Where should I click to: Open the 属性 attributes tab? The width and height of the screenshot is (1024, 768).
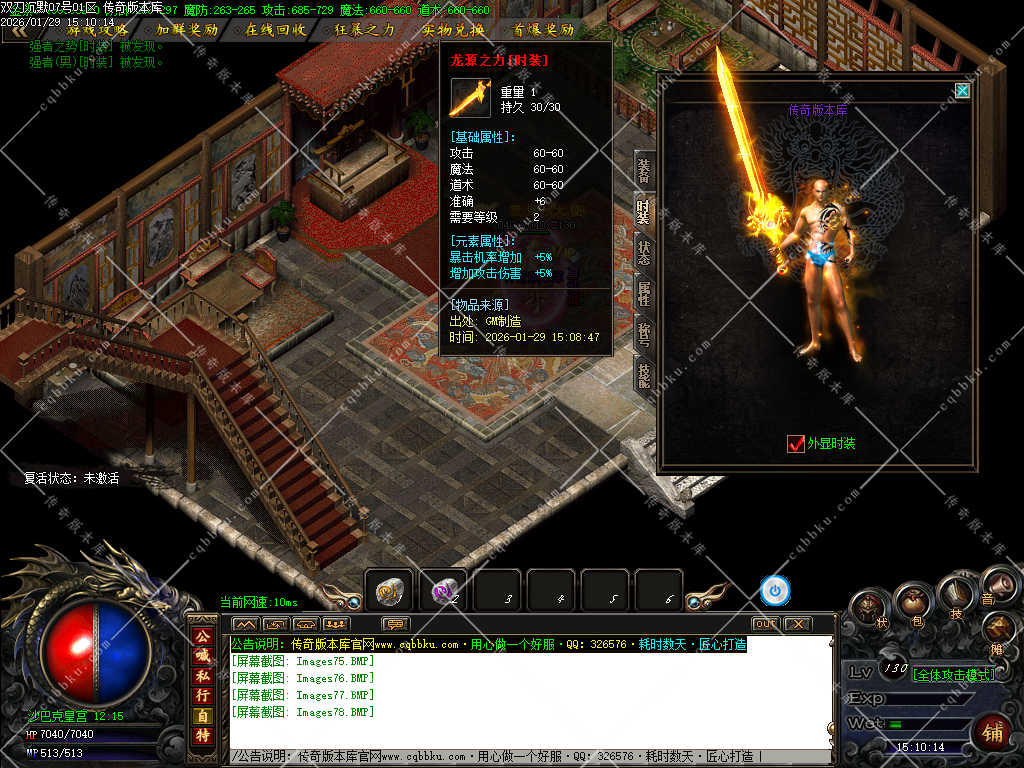tap(644, 294)
